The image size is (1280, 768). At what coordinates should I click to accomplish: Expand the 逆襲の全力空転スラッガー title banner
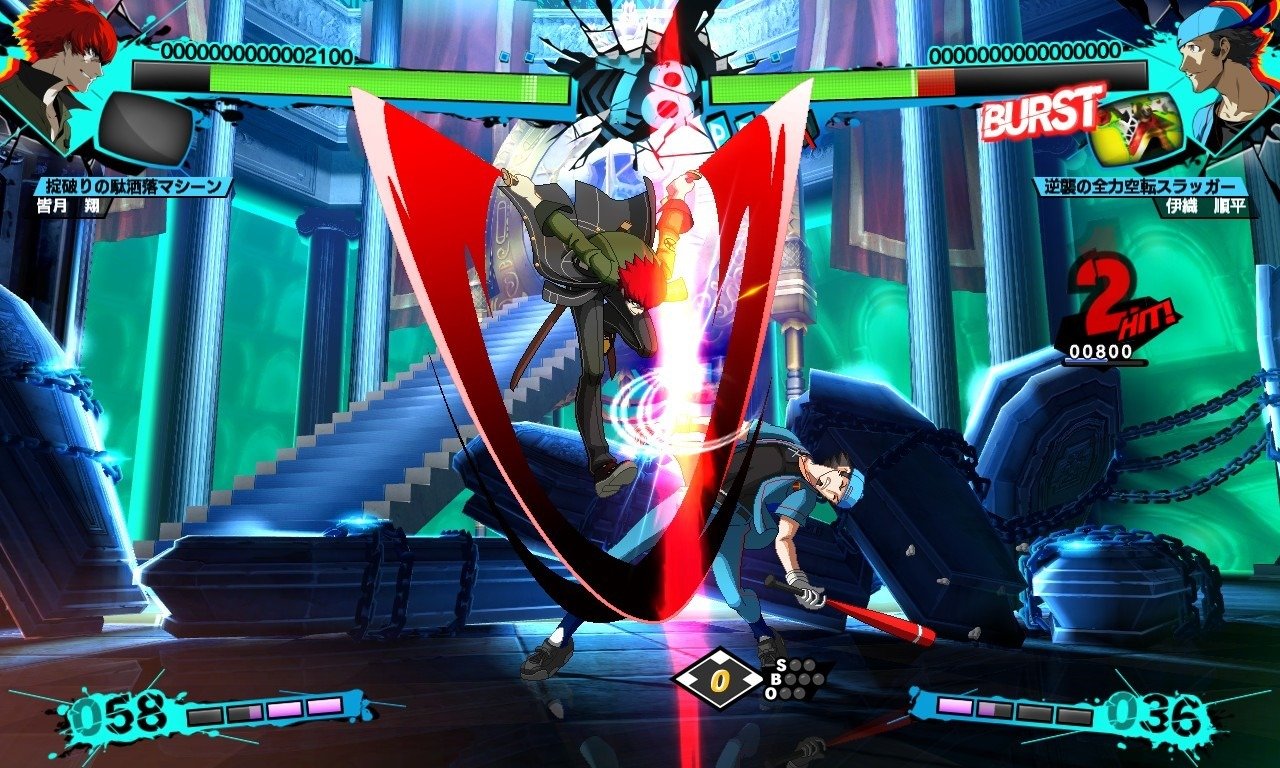coord(1140,184)
